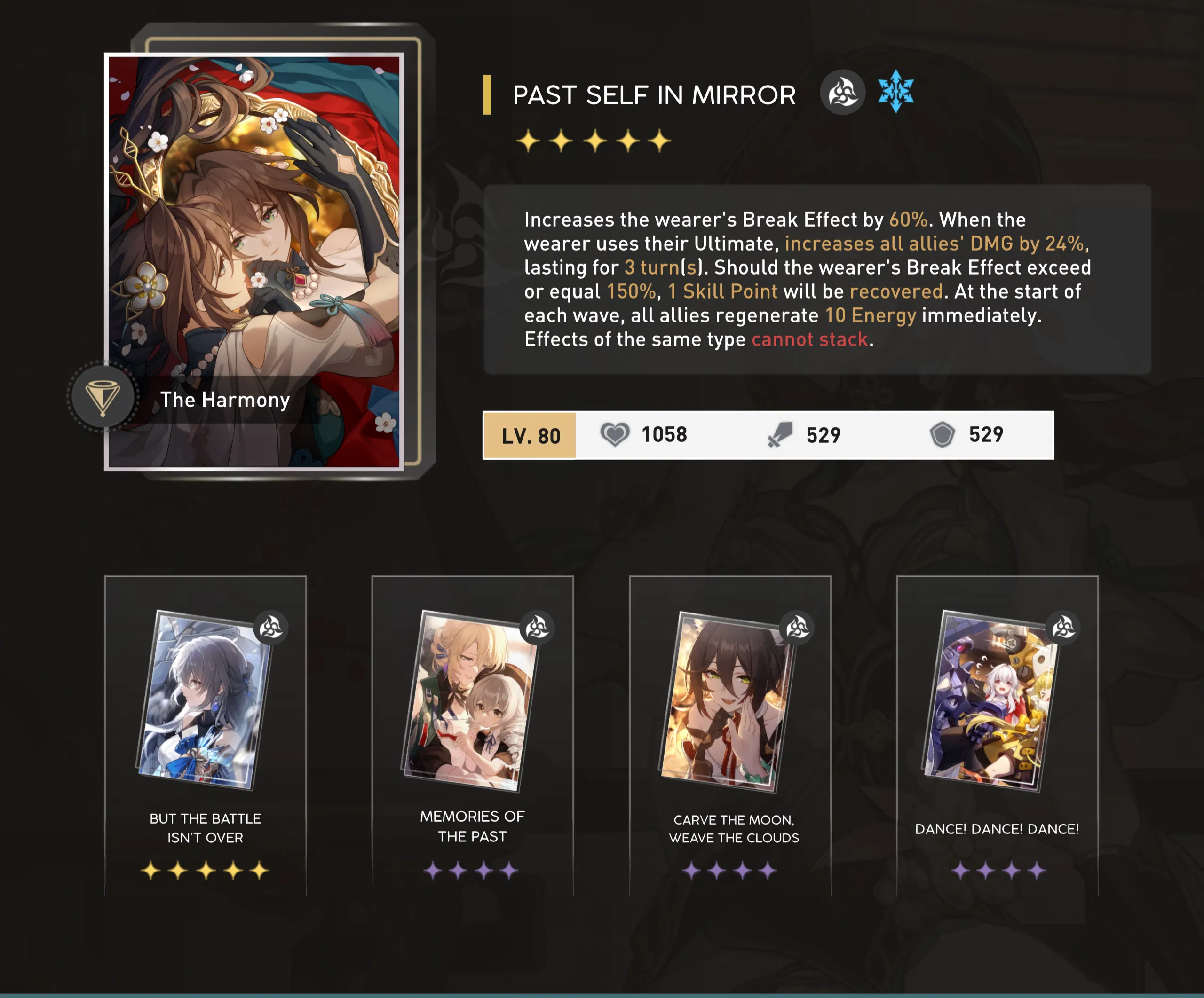Click the Memories of the Past card name

[x=472, y=827]
